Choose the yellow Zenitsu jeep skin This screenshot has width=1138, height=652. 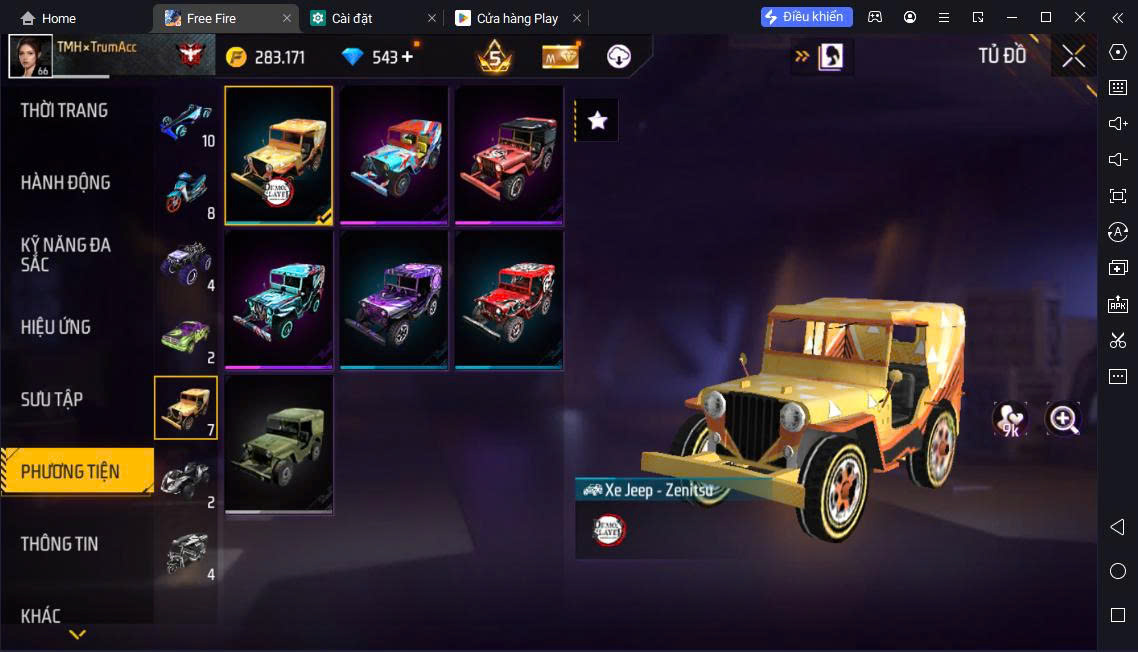coord(279,155)
